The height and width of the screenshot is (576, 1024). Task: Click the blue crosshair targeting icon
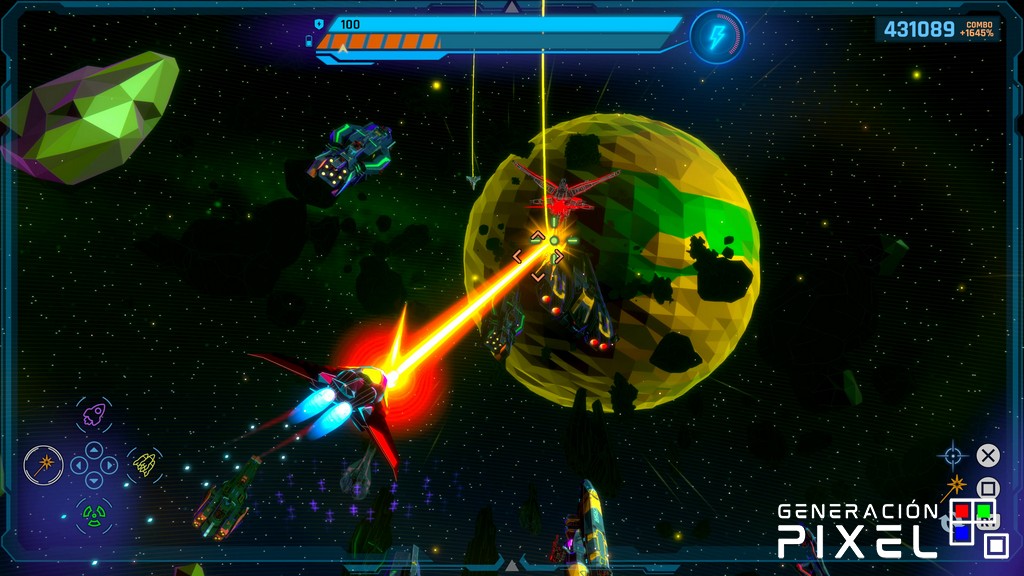952,456
